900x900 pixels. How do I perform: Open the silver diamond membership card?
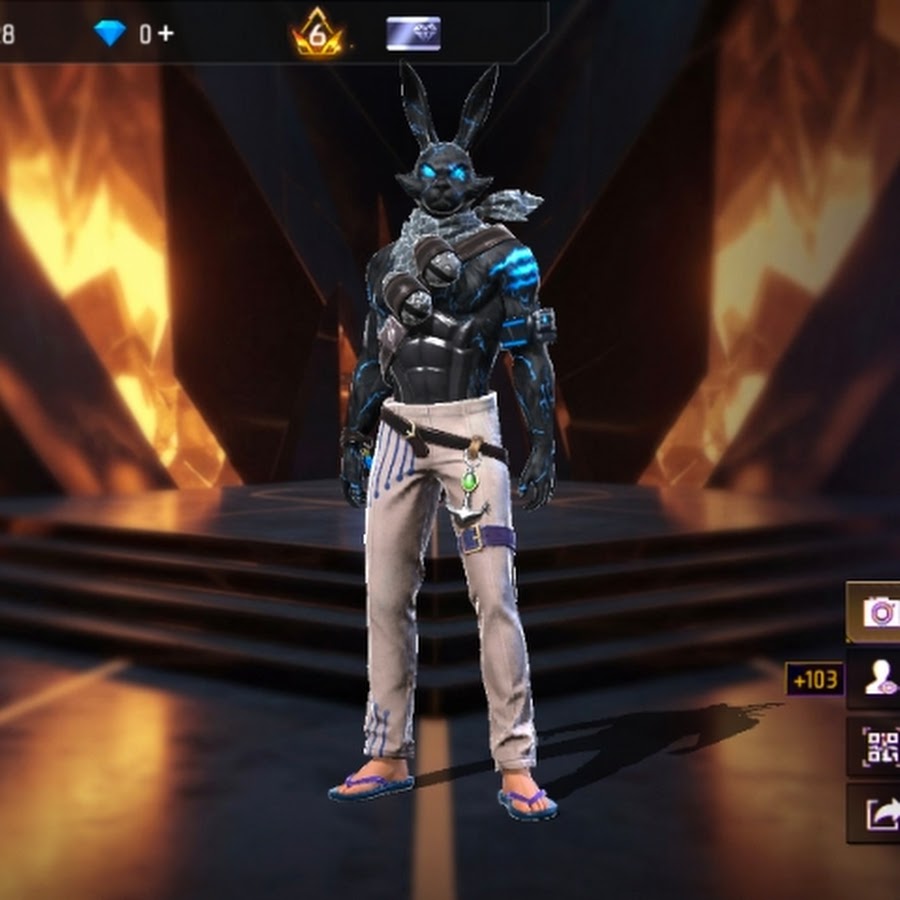pyautogui.click(x=413, y=34)
